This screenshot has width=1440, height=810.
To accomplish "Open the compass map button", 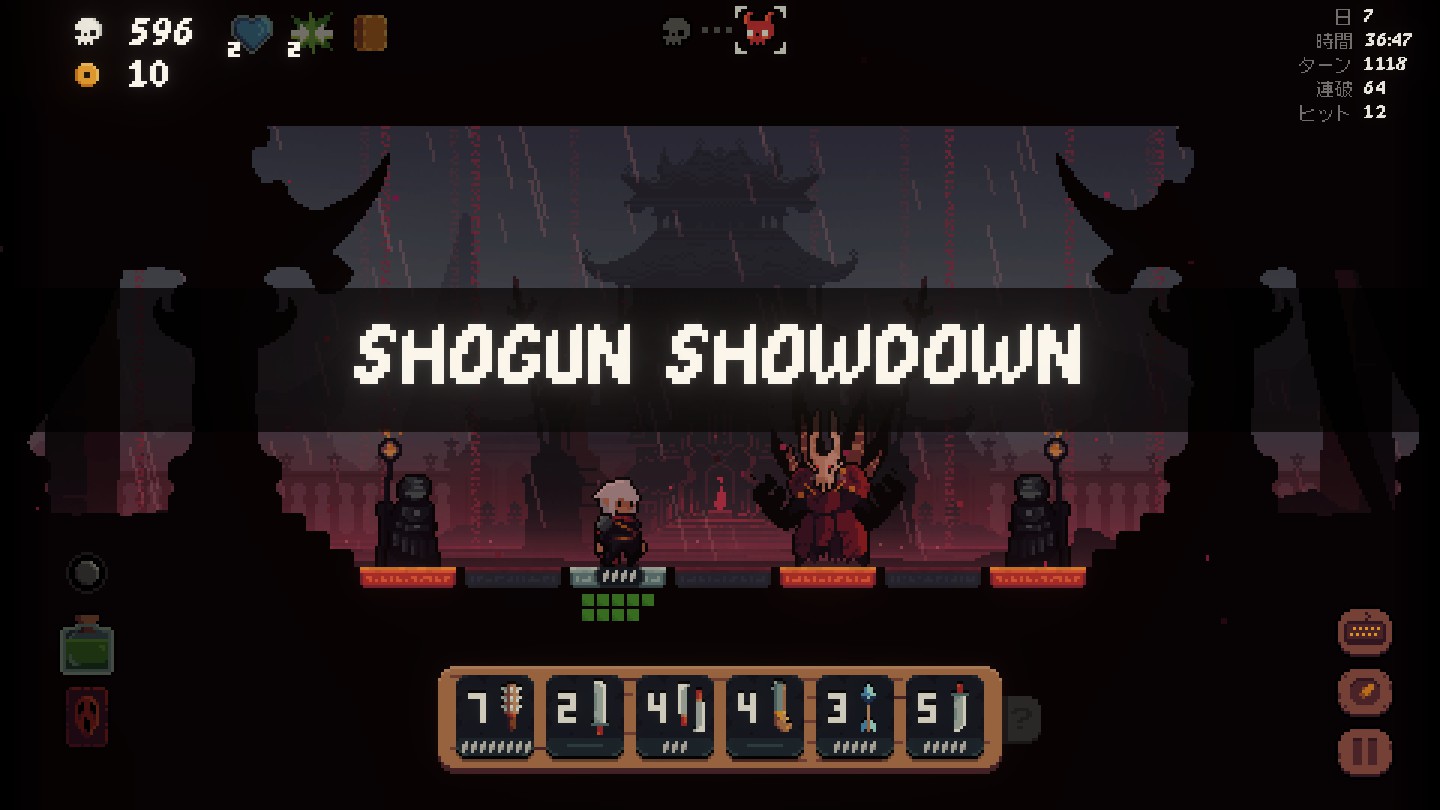I will (x=1365, y=690).
